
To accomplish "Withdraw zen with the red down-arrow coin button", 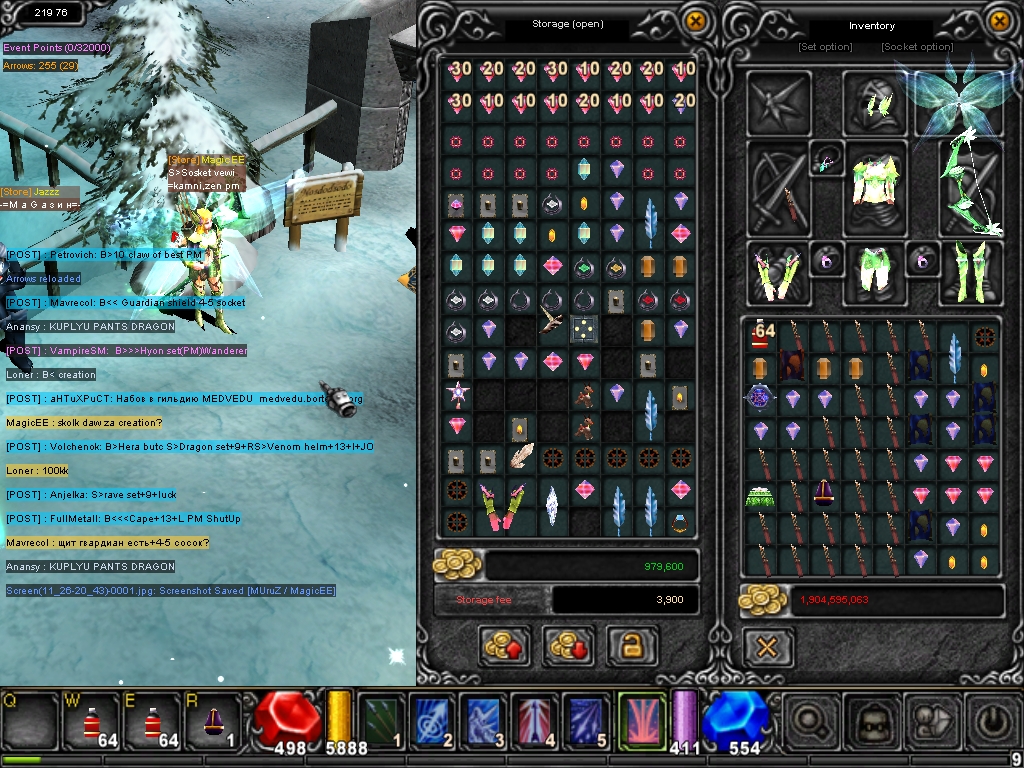I will point(568,646).
